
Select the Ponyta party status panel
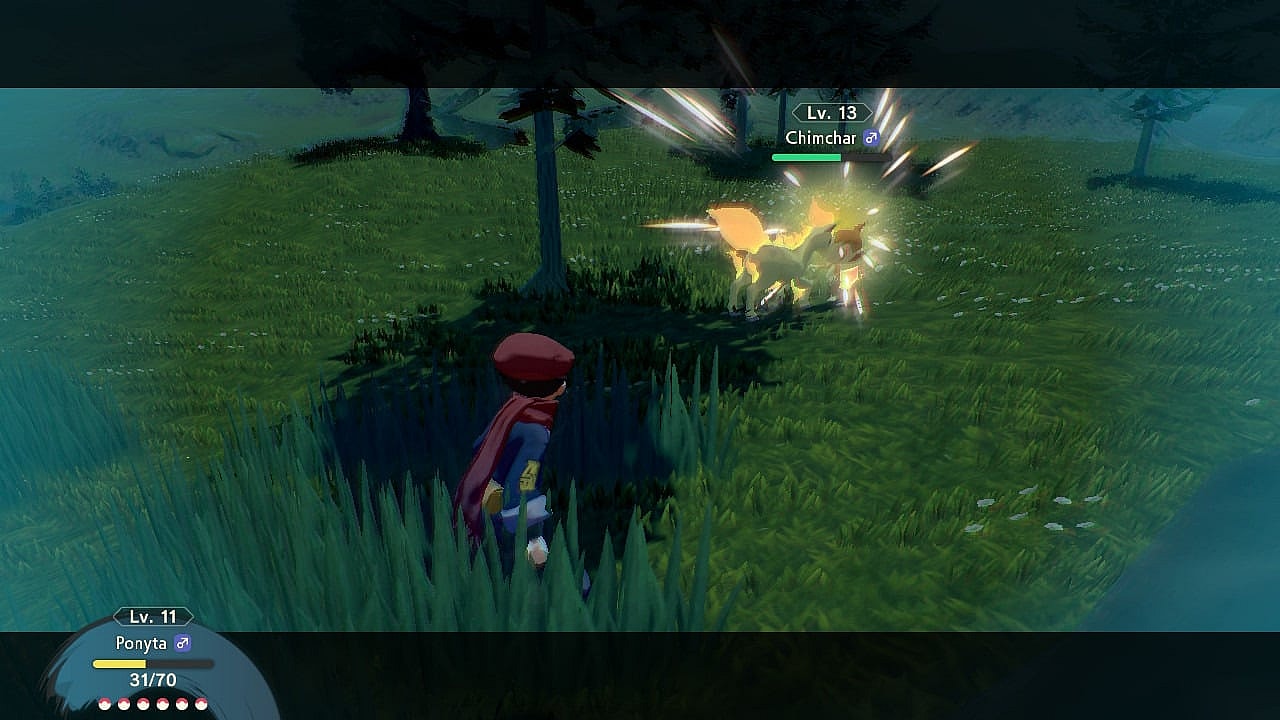pos(153,661)
